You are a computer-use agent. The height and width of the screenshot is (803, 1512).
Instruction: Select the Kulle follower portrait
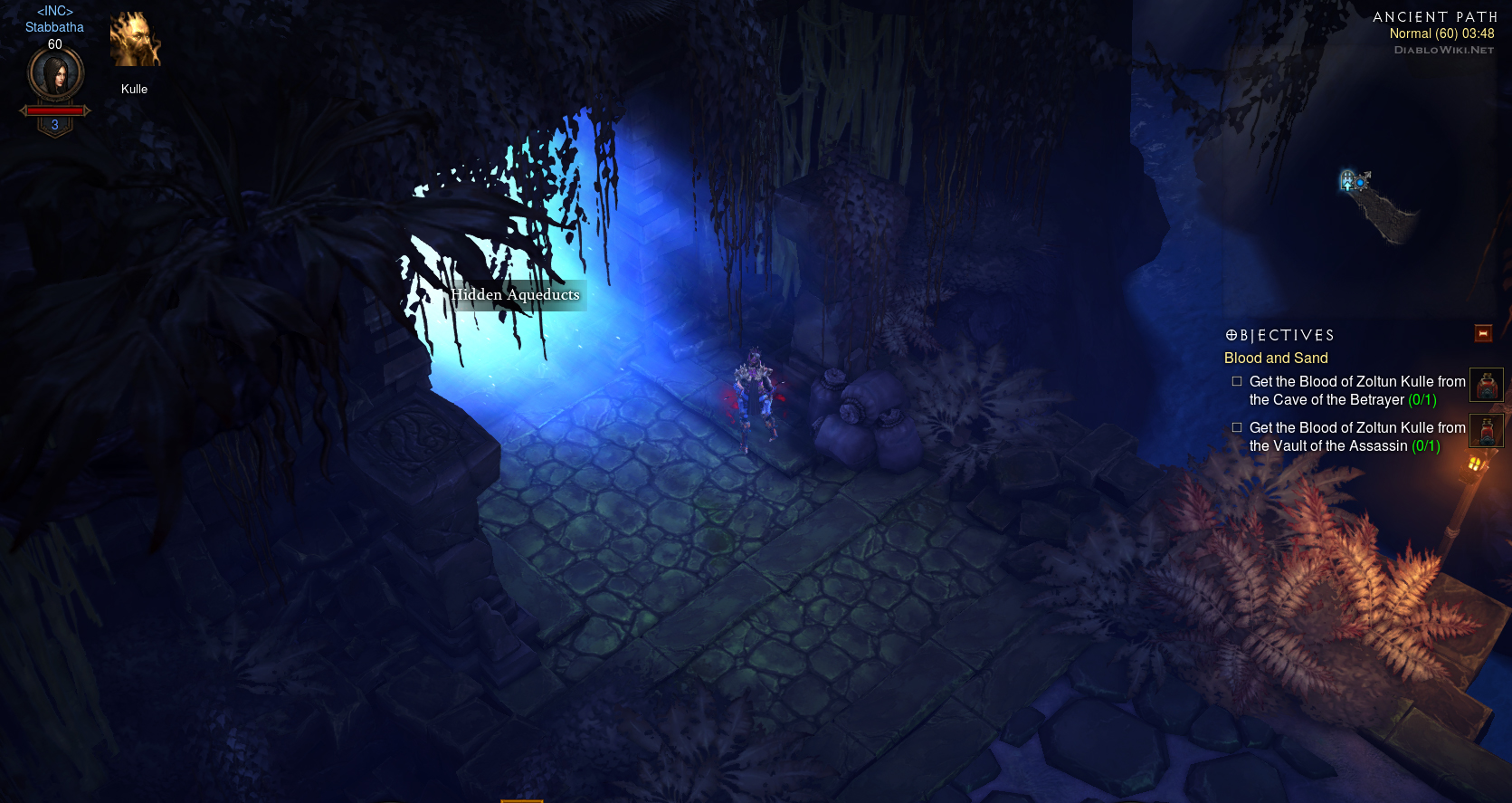coord(135,40)
